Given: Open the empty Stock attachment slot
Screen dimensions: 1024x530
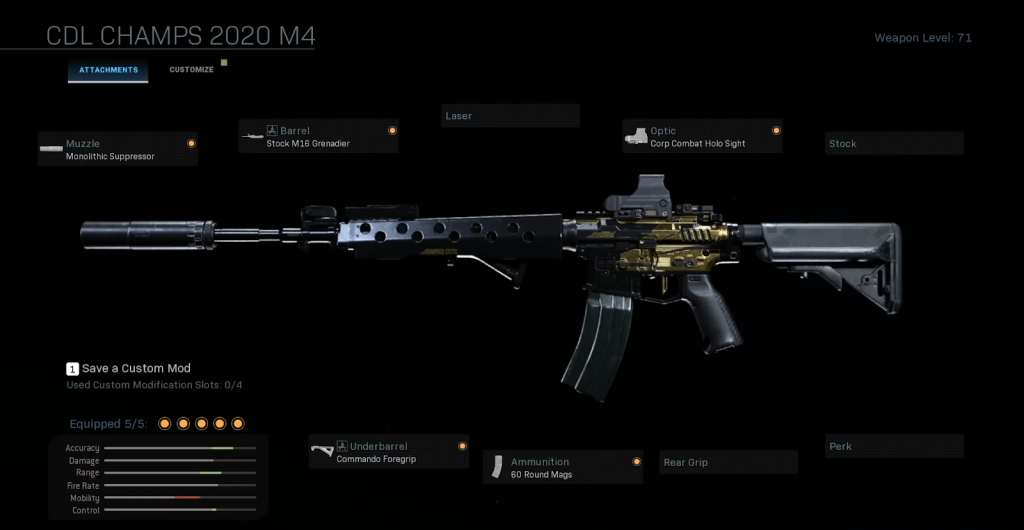Looking at the screenshot, I should [x=894, y=144].
